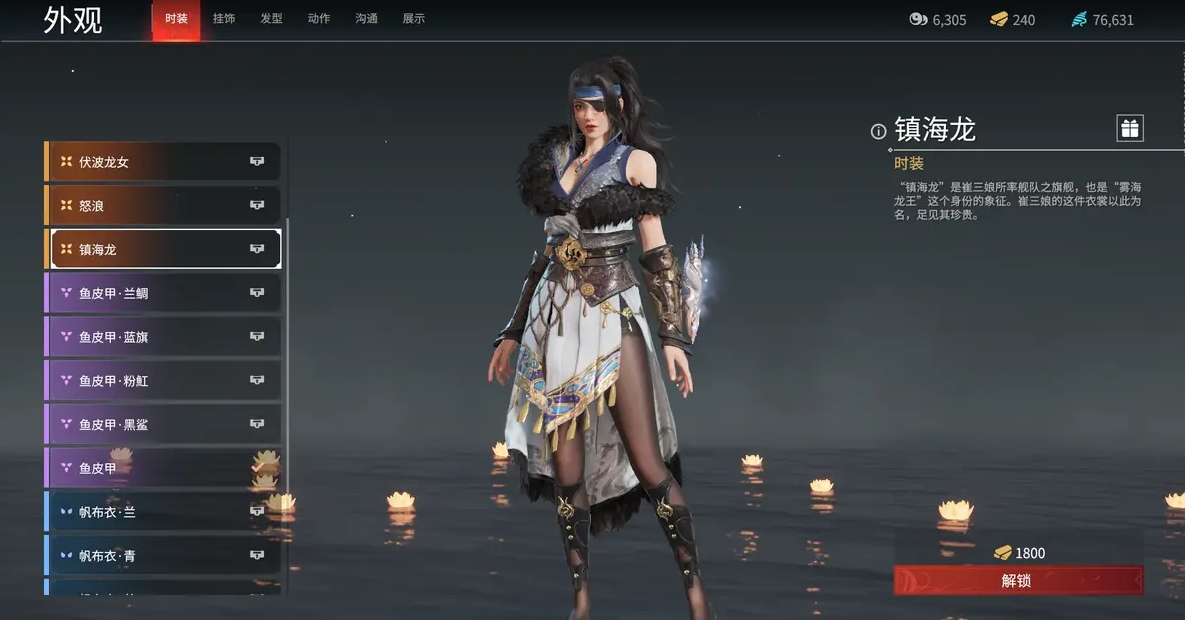Switch to the 发型 tab
Viewport: 1185px width, 620px height.
pyautogui.click(x=271, y=19)
